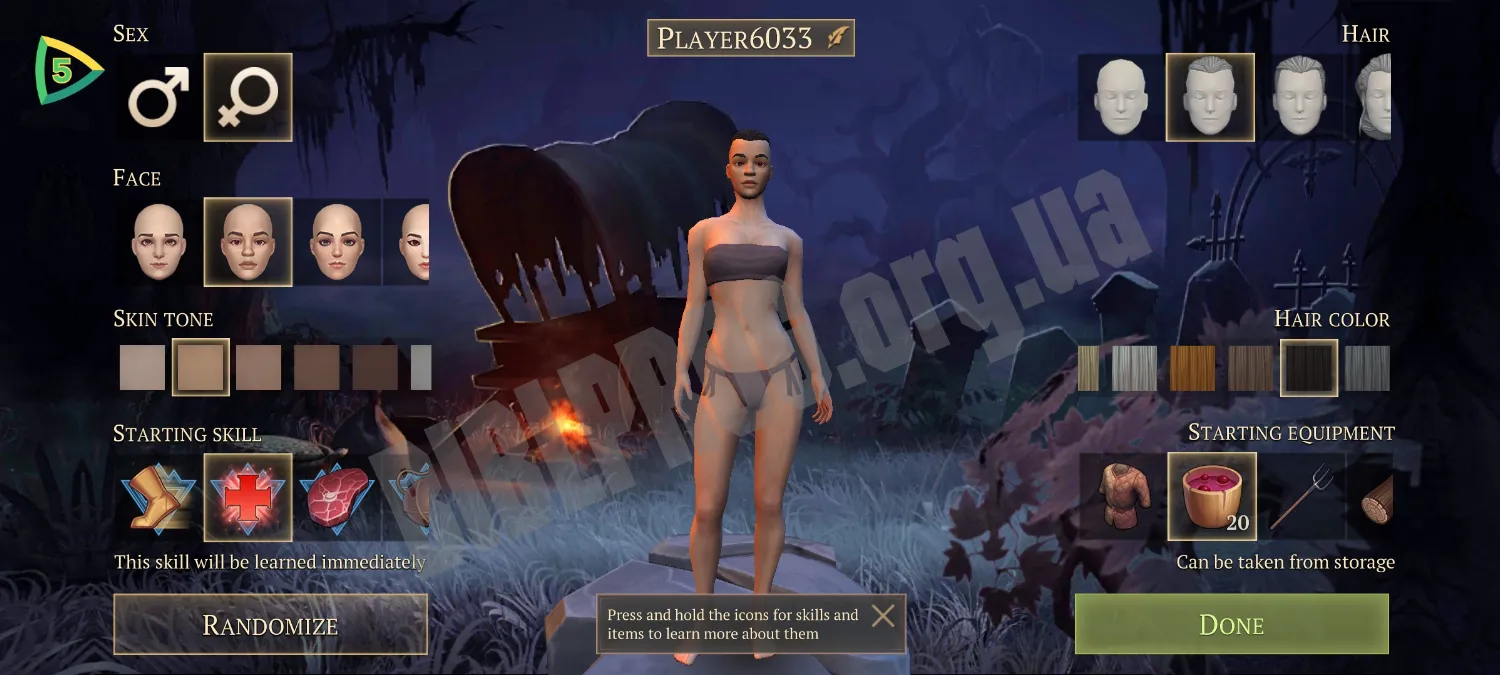
Task: Choose the bald head hair option
Action: [1121, 97]
